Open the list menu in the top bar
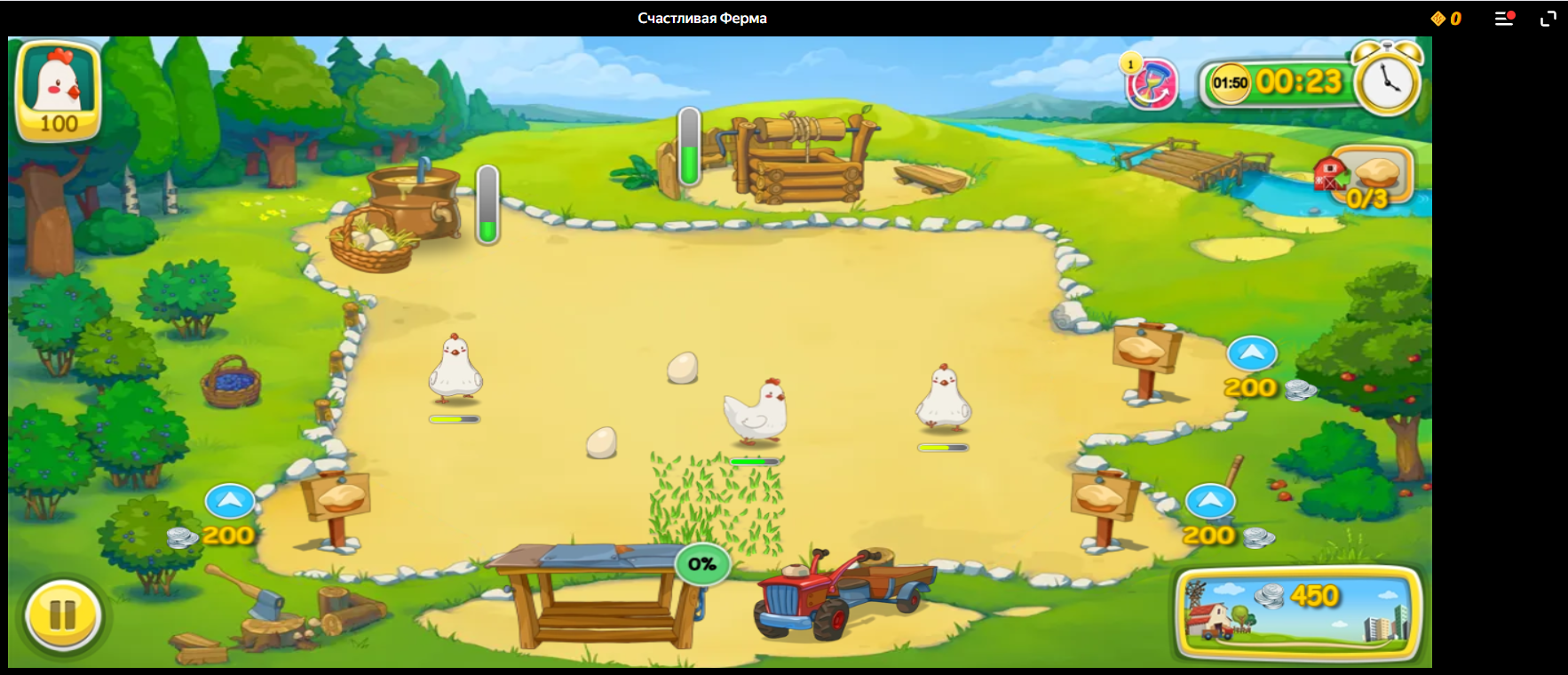1568x675 pixels. click(x=1503, y=19)
